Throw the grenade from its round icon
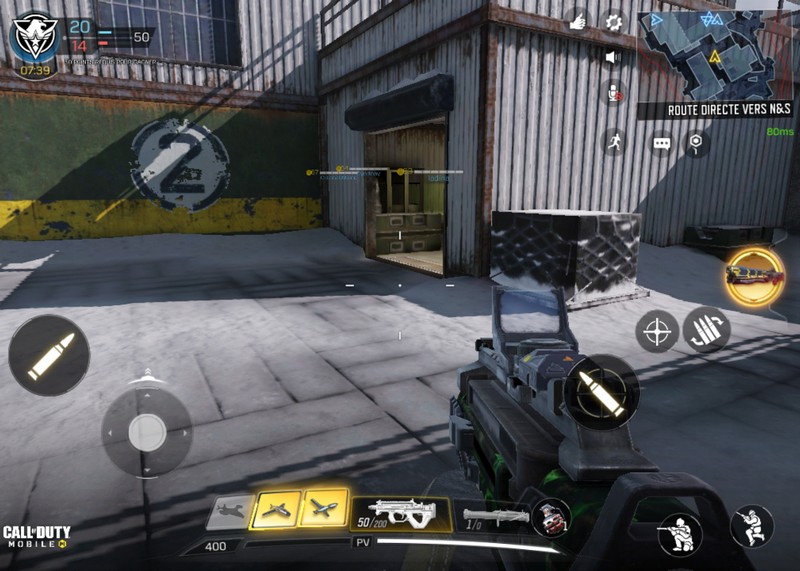 point(549,517)
